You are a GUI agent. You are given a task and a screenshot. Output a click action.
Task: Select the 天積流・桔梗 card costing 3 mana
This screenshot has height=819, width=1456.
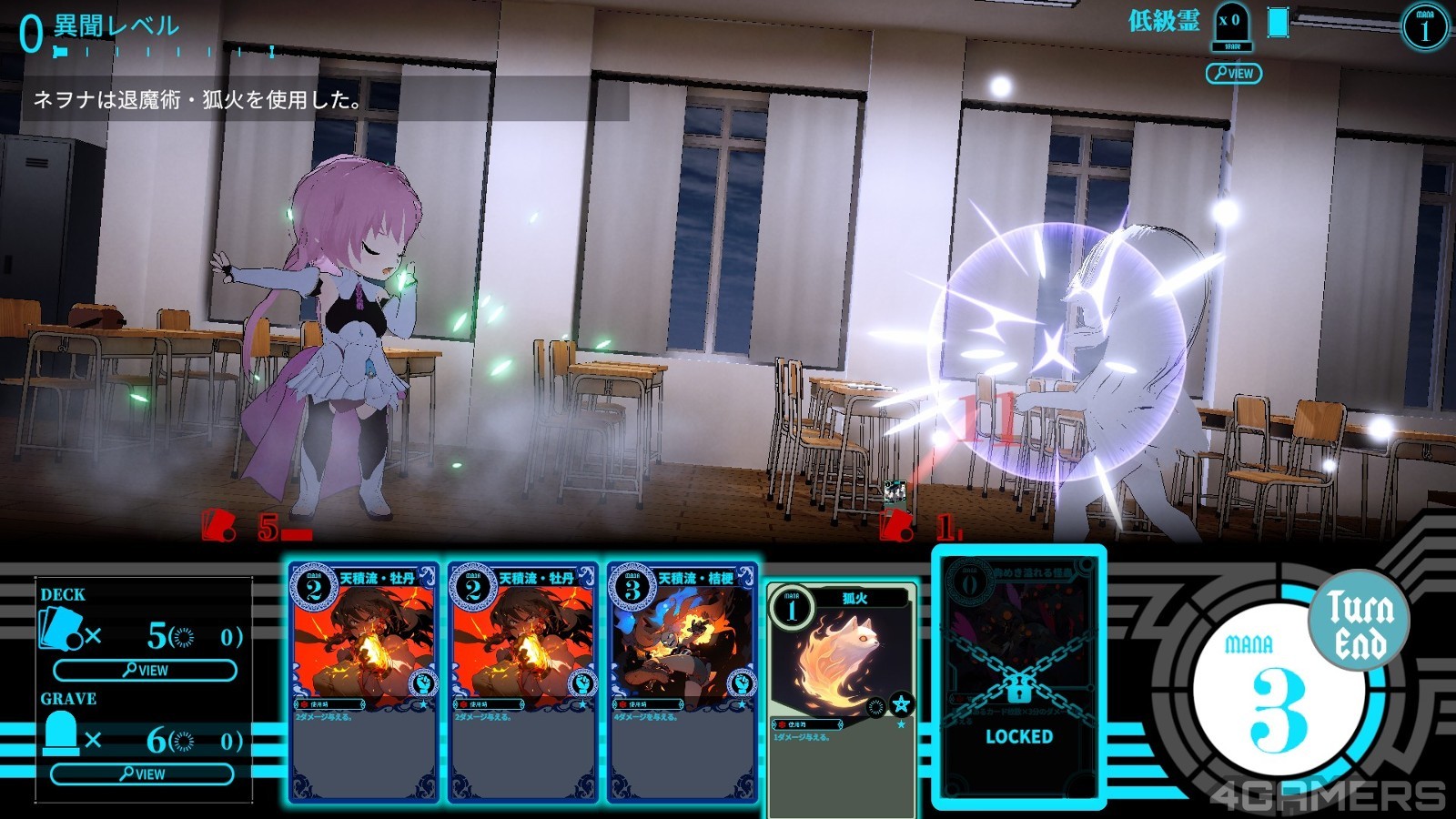point(682,682)
